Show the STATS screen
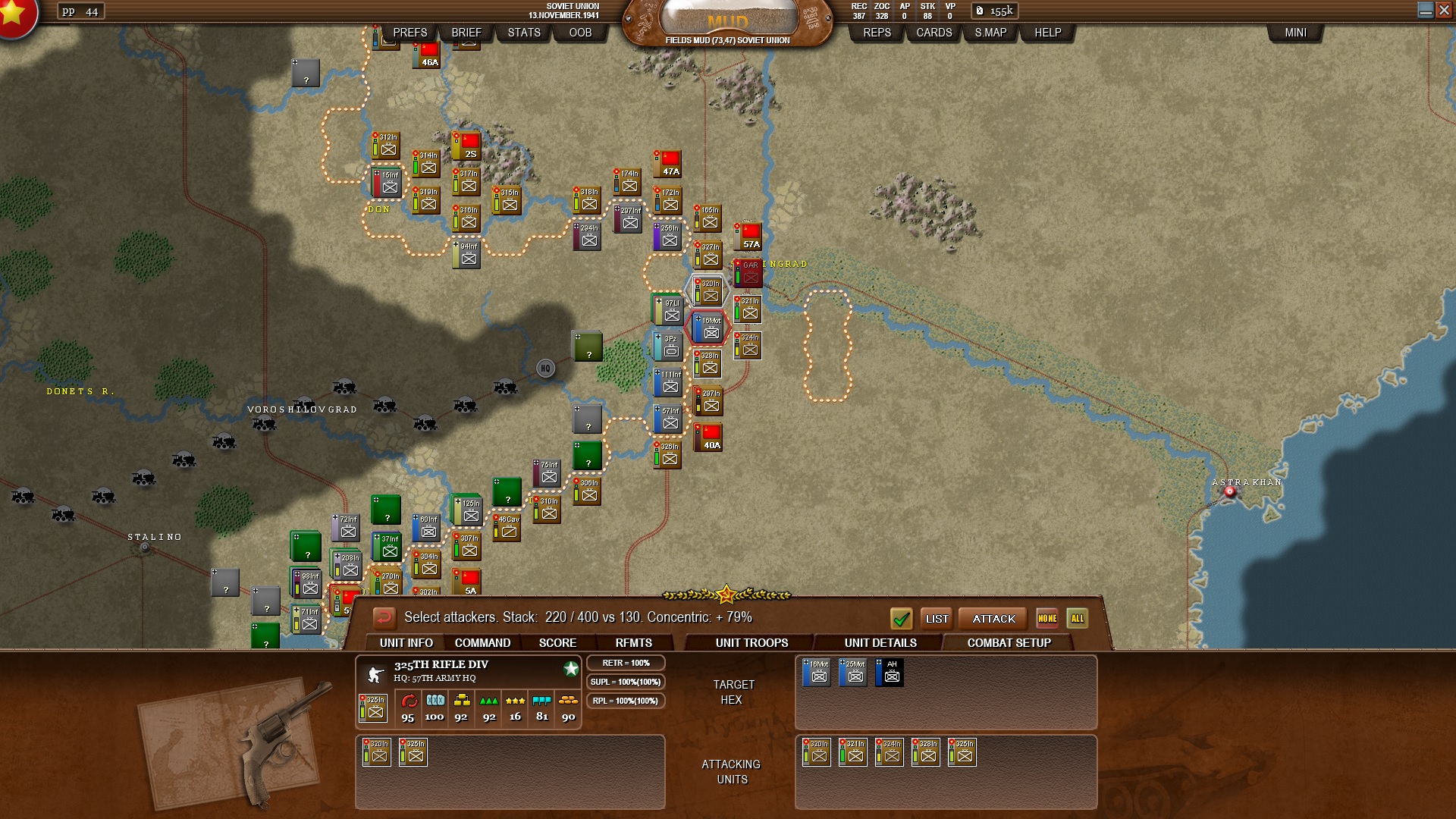The image size is (1456, 819). [x=524, y=33]
